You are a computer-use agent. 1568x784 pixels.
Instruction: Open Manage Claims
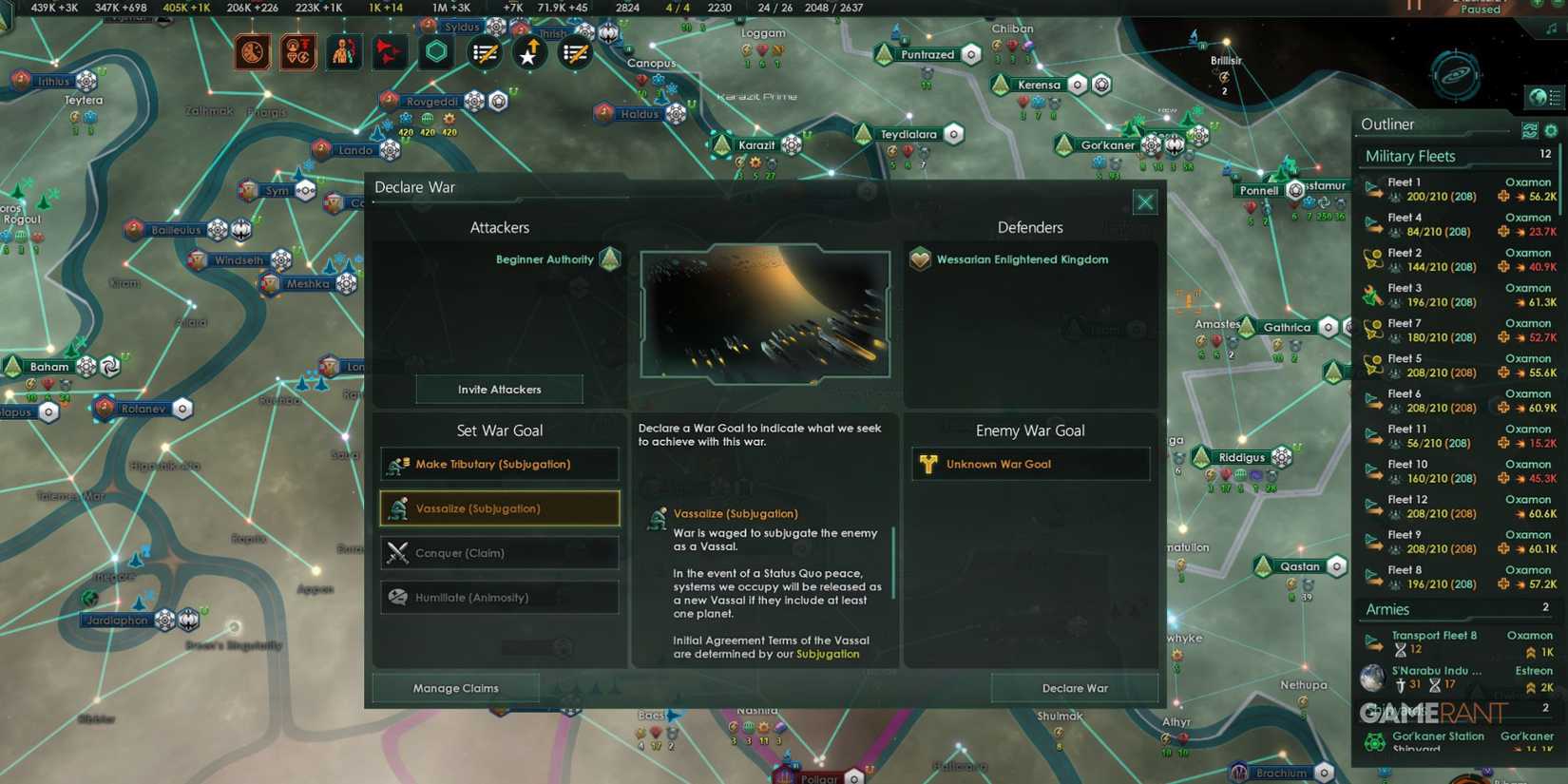click(455, 687)
